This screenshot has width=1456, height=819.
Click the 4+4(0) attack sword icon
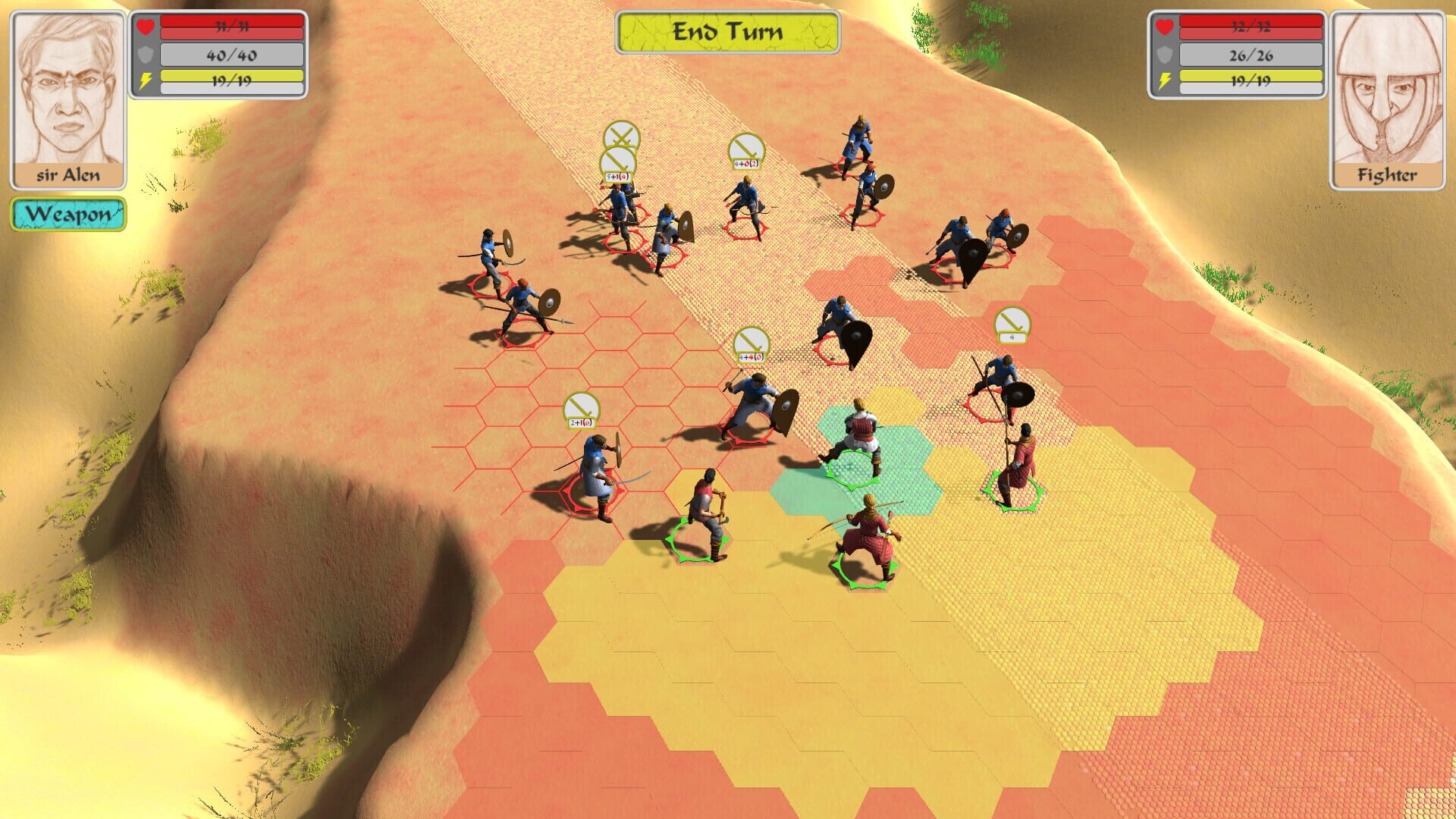pos(752,345)
